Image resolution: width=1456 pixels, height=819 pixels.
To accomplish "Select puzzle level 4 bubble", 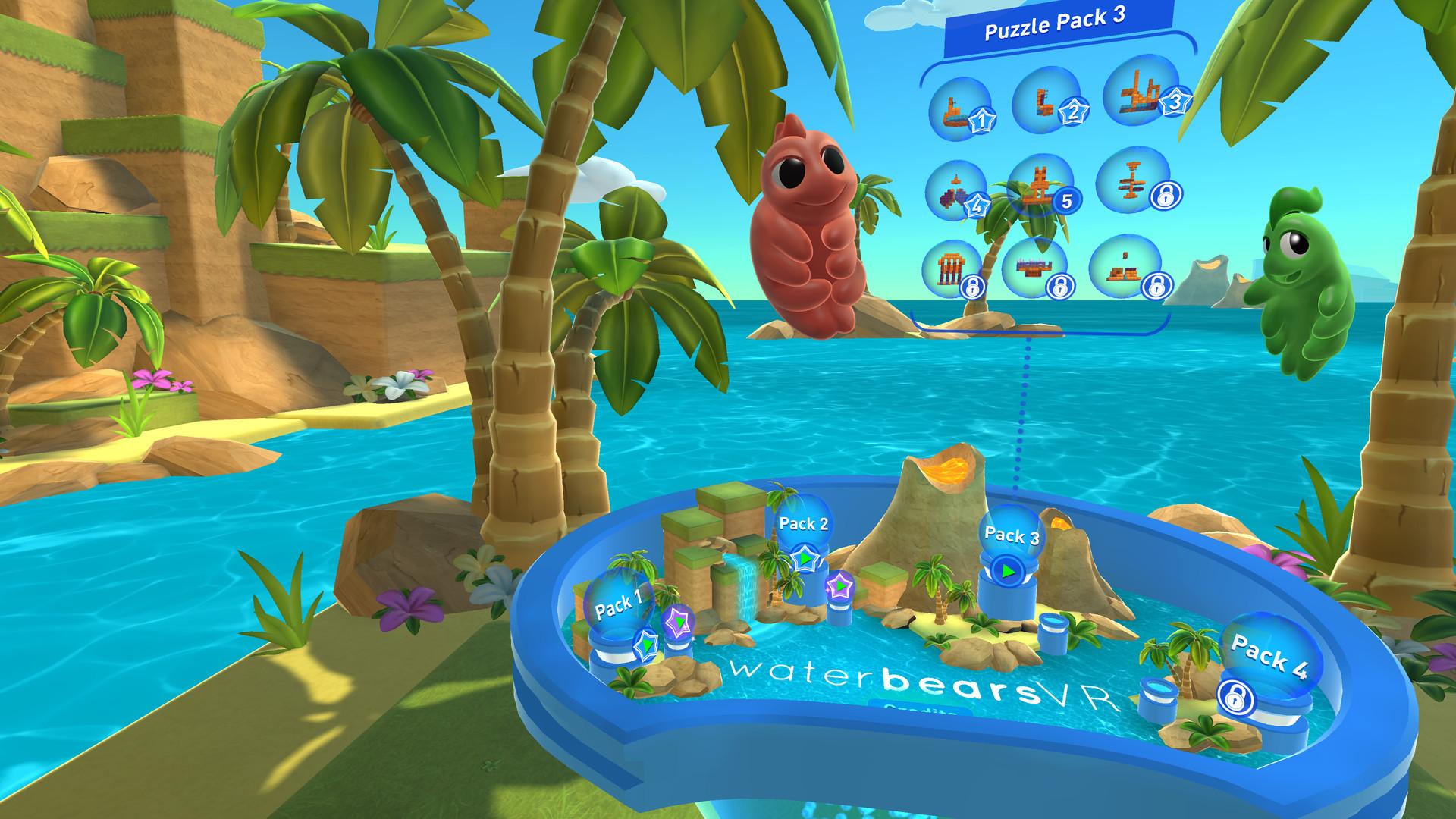I will pyautogui.click(x=958, y=190).
